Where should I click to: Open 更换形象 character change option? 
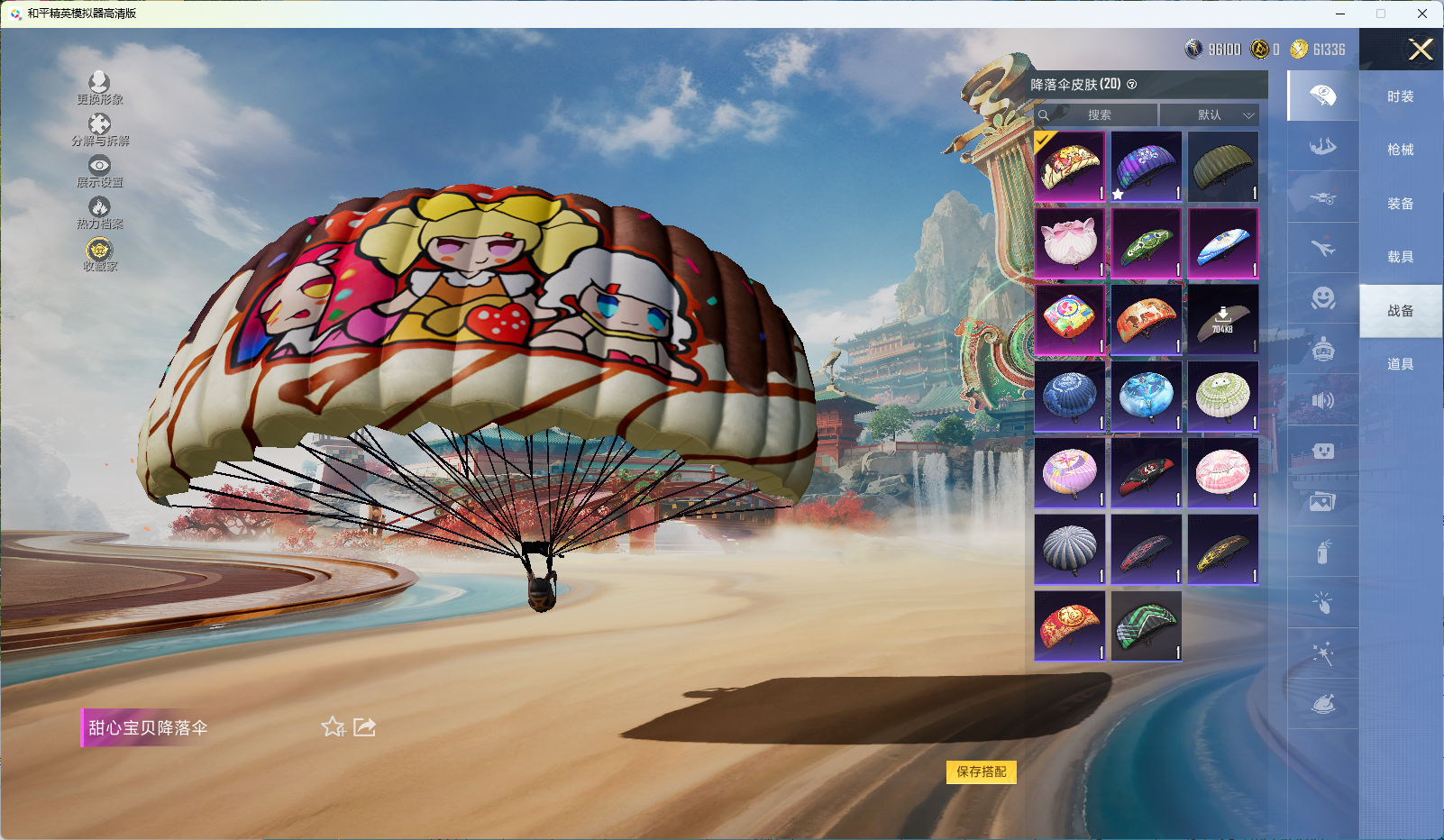99,88
